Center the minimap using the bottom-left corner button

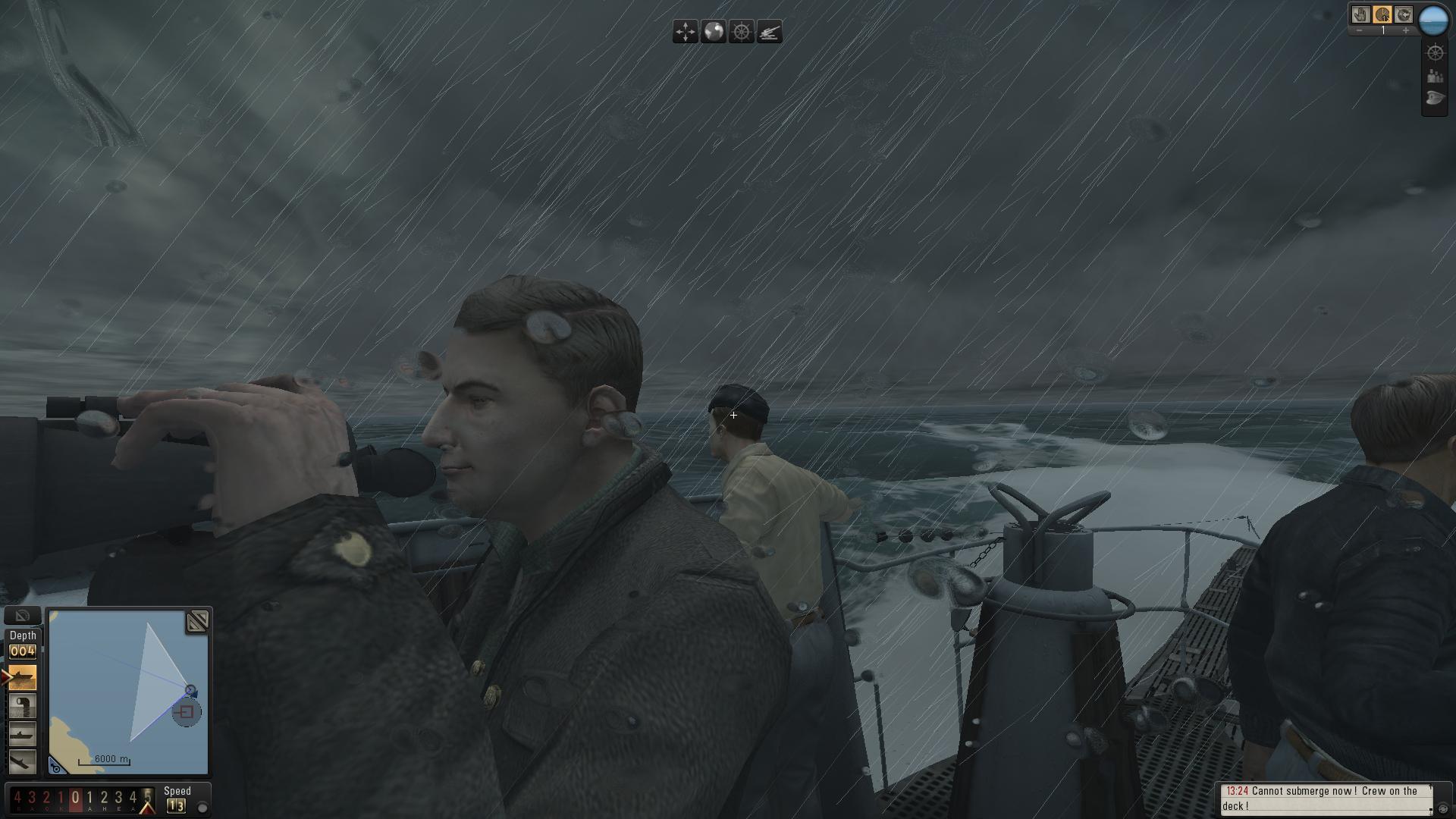click(x=56, y=767)
